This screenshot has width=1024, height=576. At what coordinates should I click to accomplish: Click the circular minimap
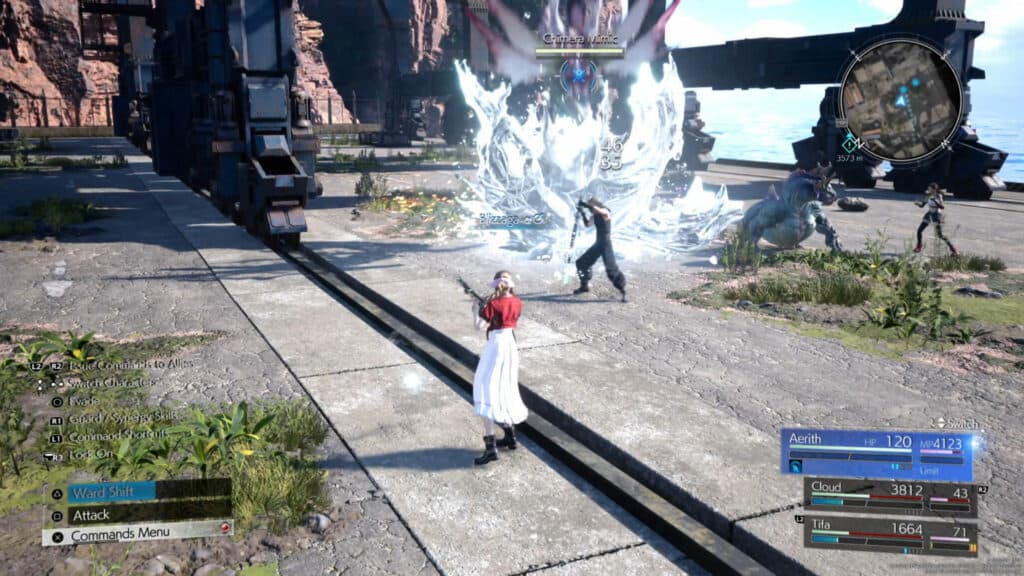900,98
